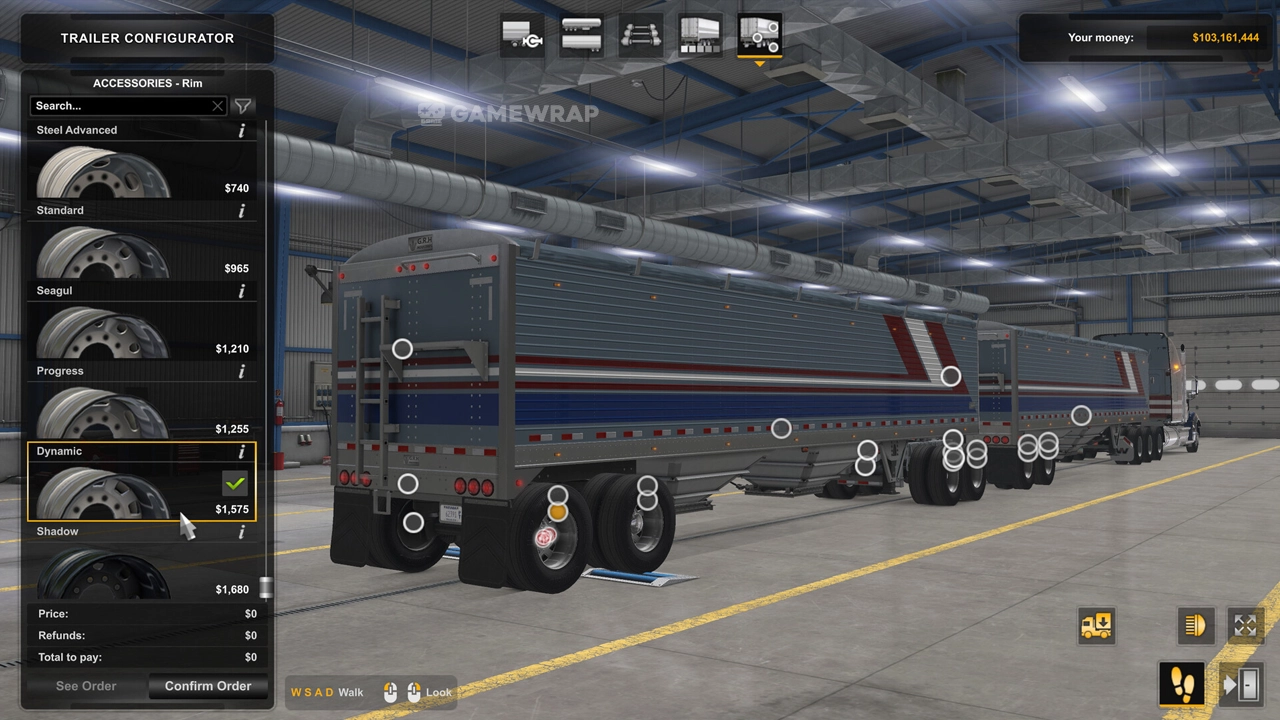Select the Progress rim
The height and width of the screenshot is (720, 1280).
140,411
